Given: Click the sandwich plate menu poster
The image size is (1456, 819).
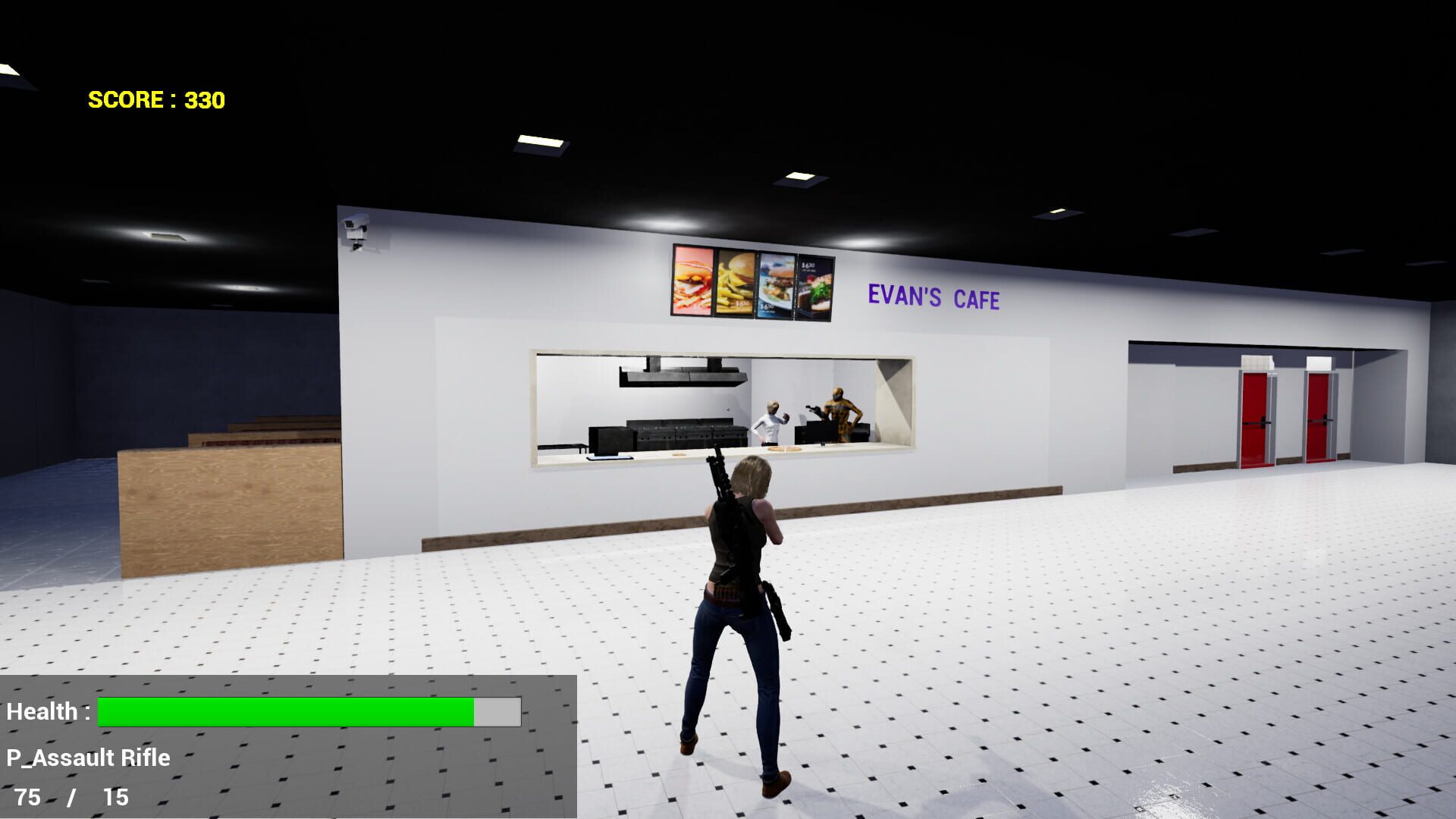Looking at the screenshot, I should 775,284.
